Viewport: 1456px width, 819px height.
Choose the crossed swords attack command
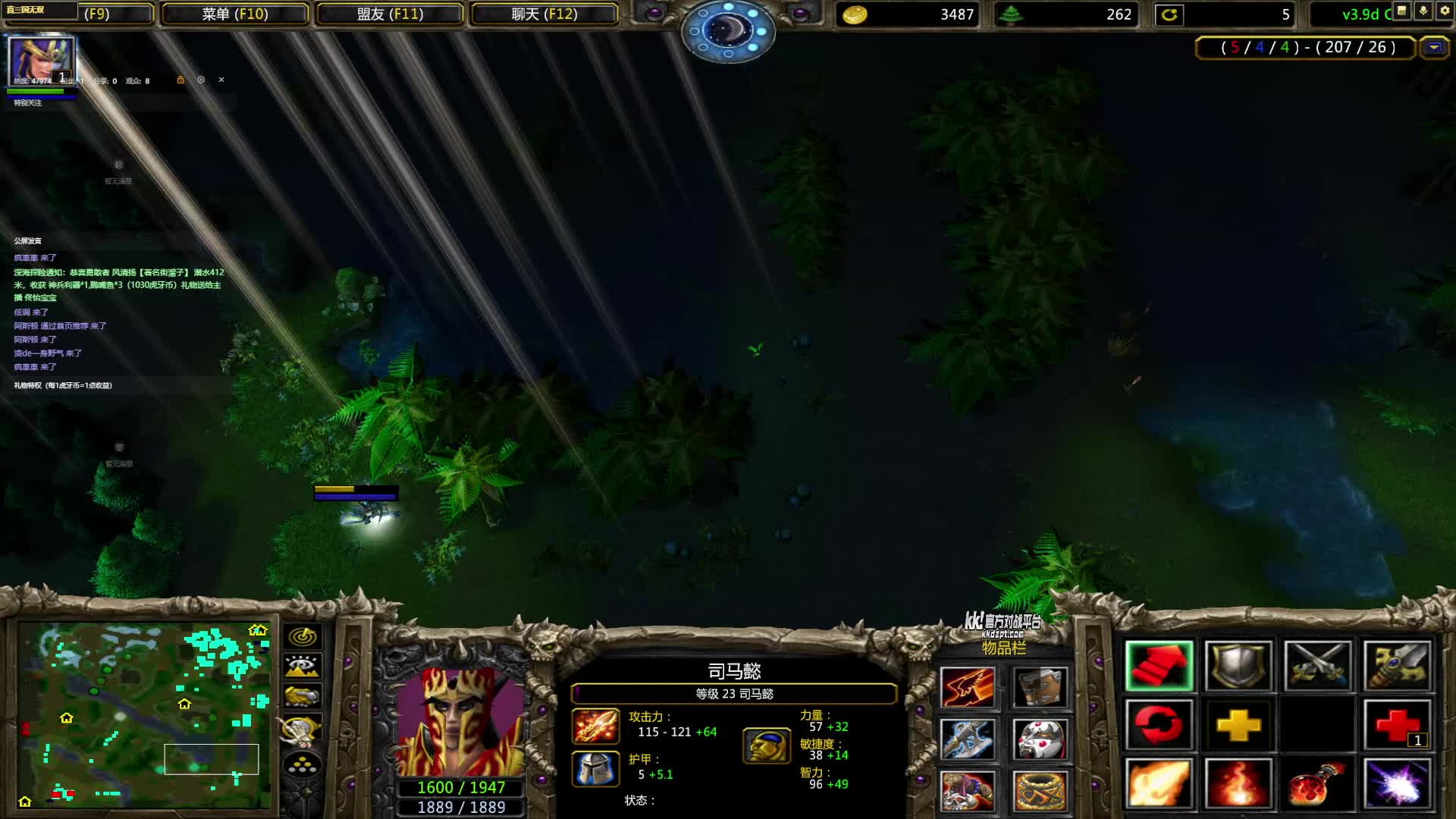pos(1318,666)
